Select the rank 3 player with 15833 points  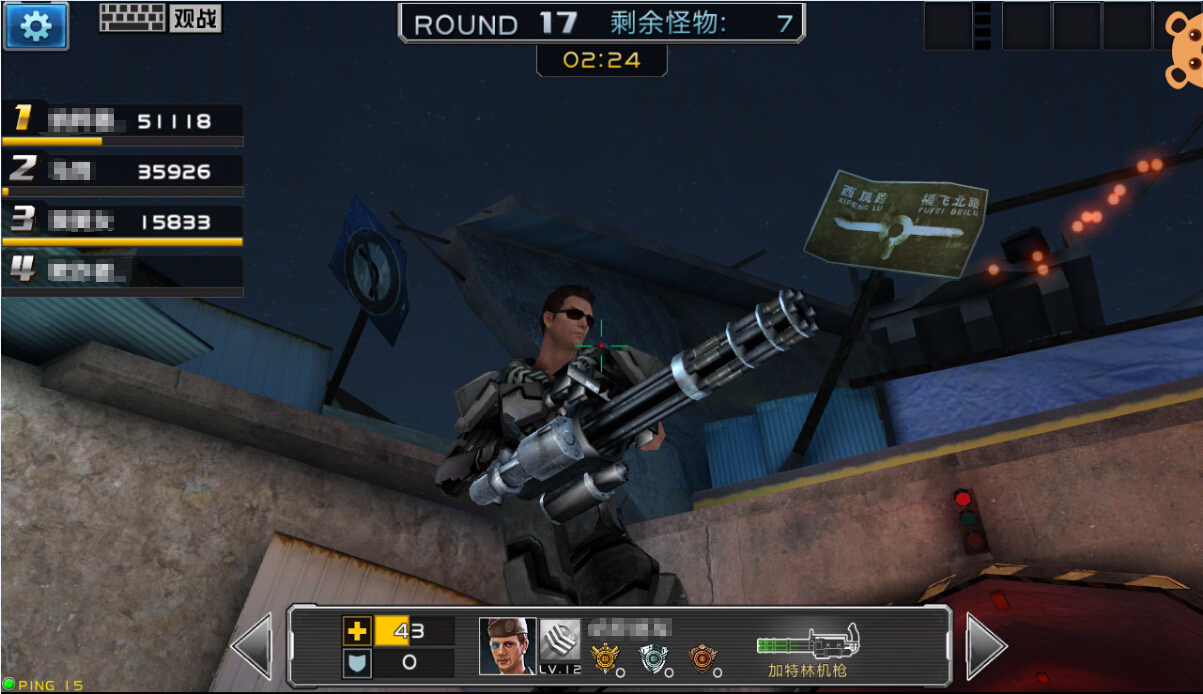tap(122, 222)
